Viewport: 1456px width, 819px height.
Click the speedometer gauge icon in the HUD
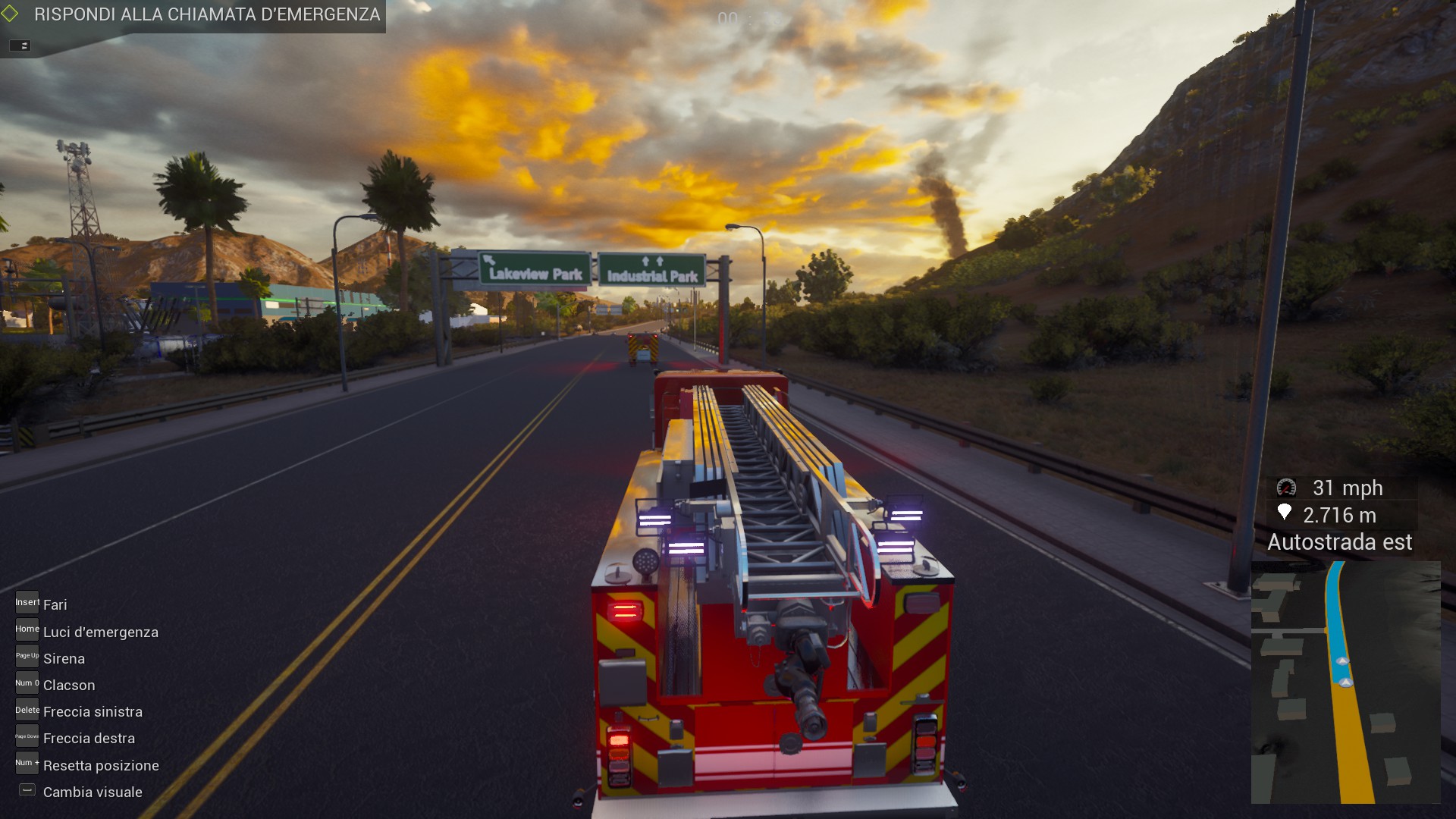1285,488
